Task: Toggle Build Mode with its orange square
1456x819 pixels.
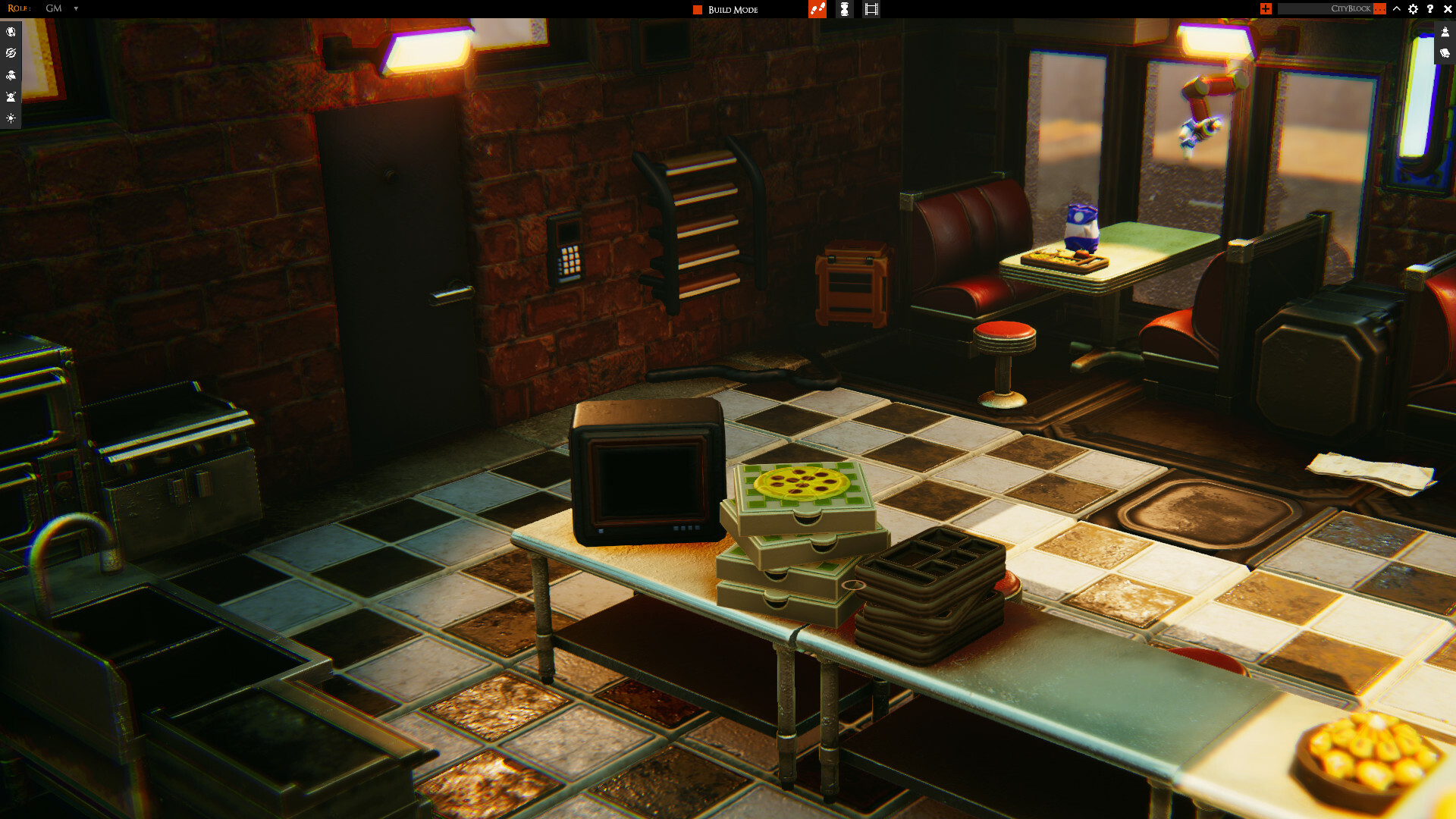Action: [696, 9]
